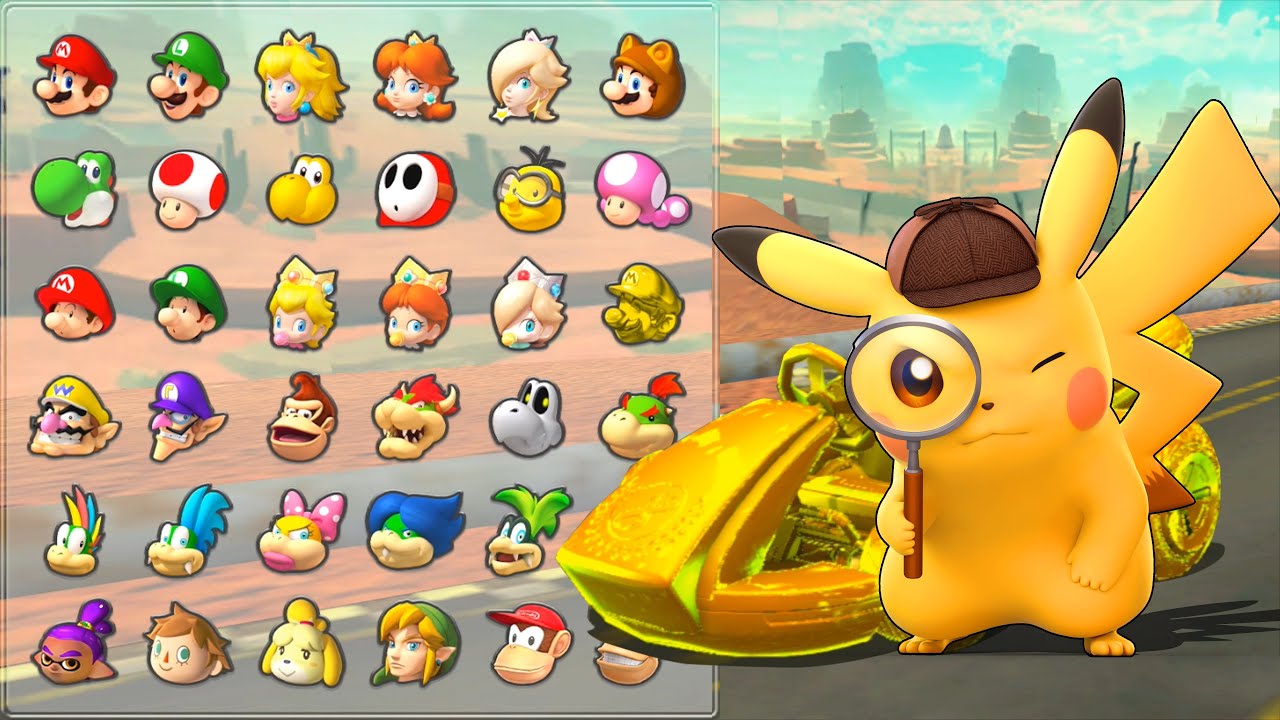Choose Toad from the roster

click(185, 192)
